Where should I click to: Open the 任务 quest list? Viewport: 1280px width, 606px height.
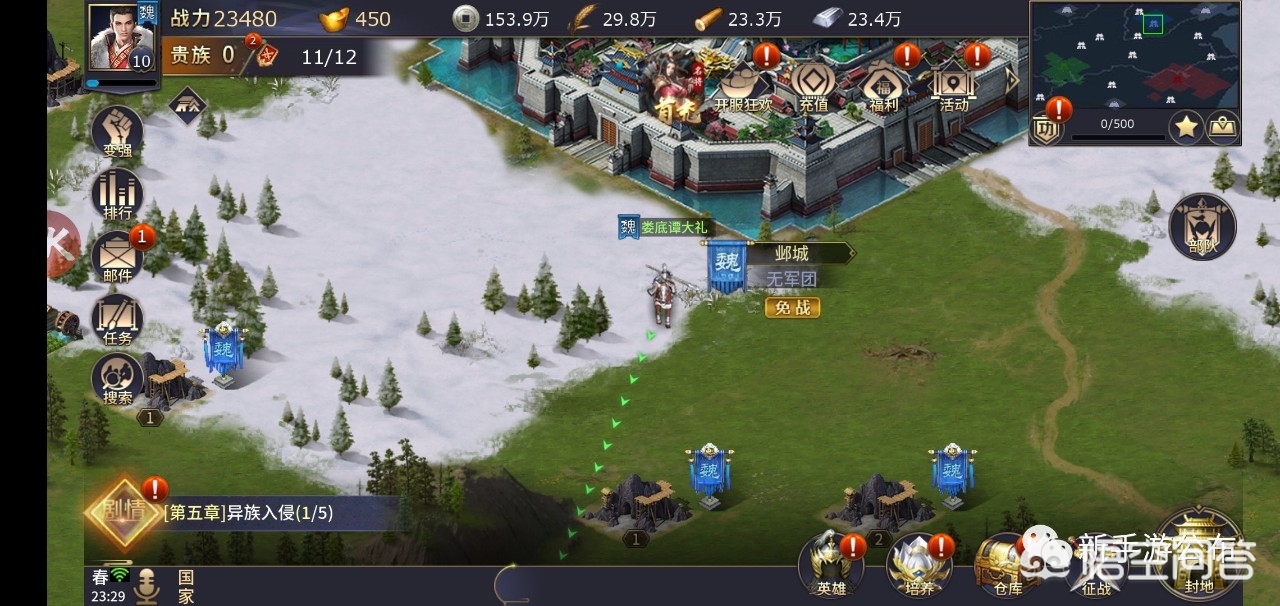[117, 320]
